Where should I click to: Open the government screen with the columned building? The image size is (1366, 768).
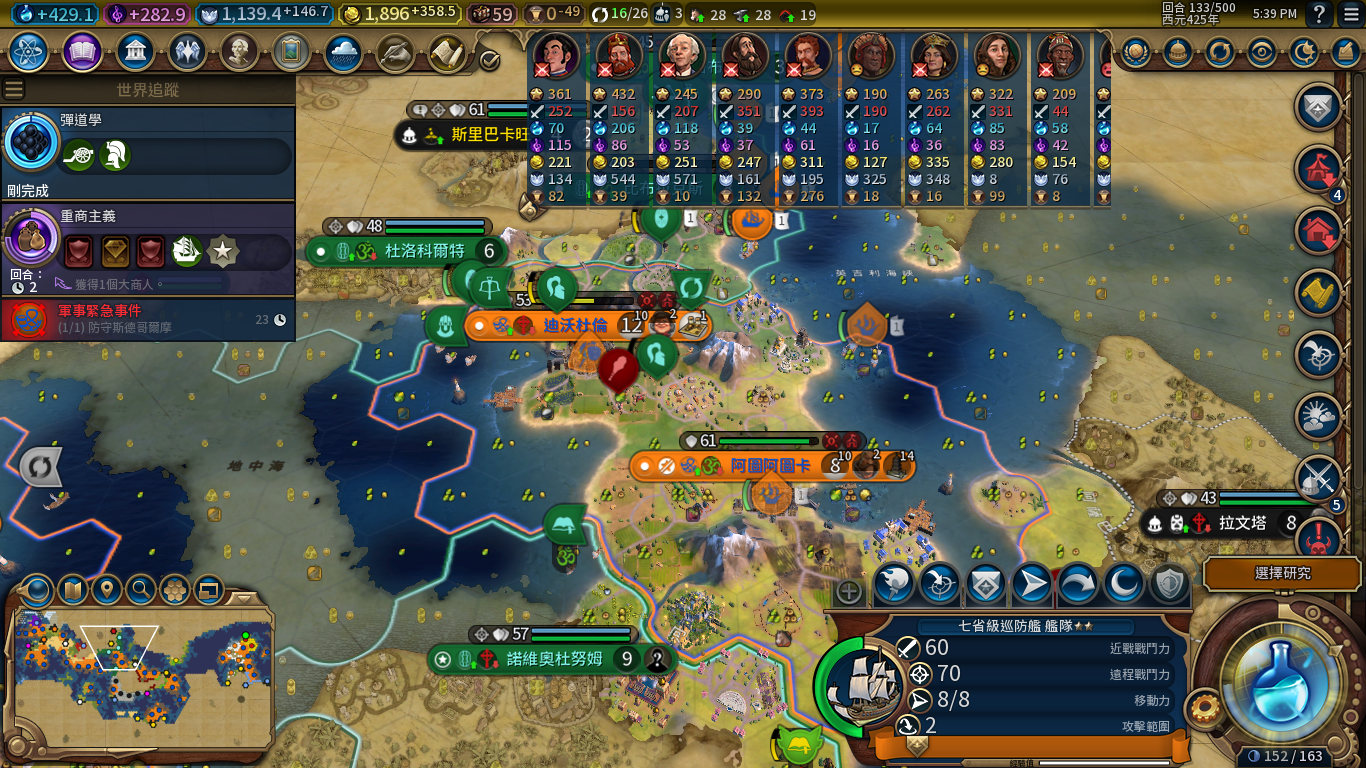pos(134,52)
